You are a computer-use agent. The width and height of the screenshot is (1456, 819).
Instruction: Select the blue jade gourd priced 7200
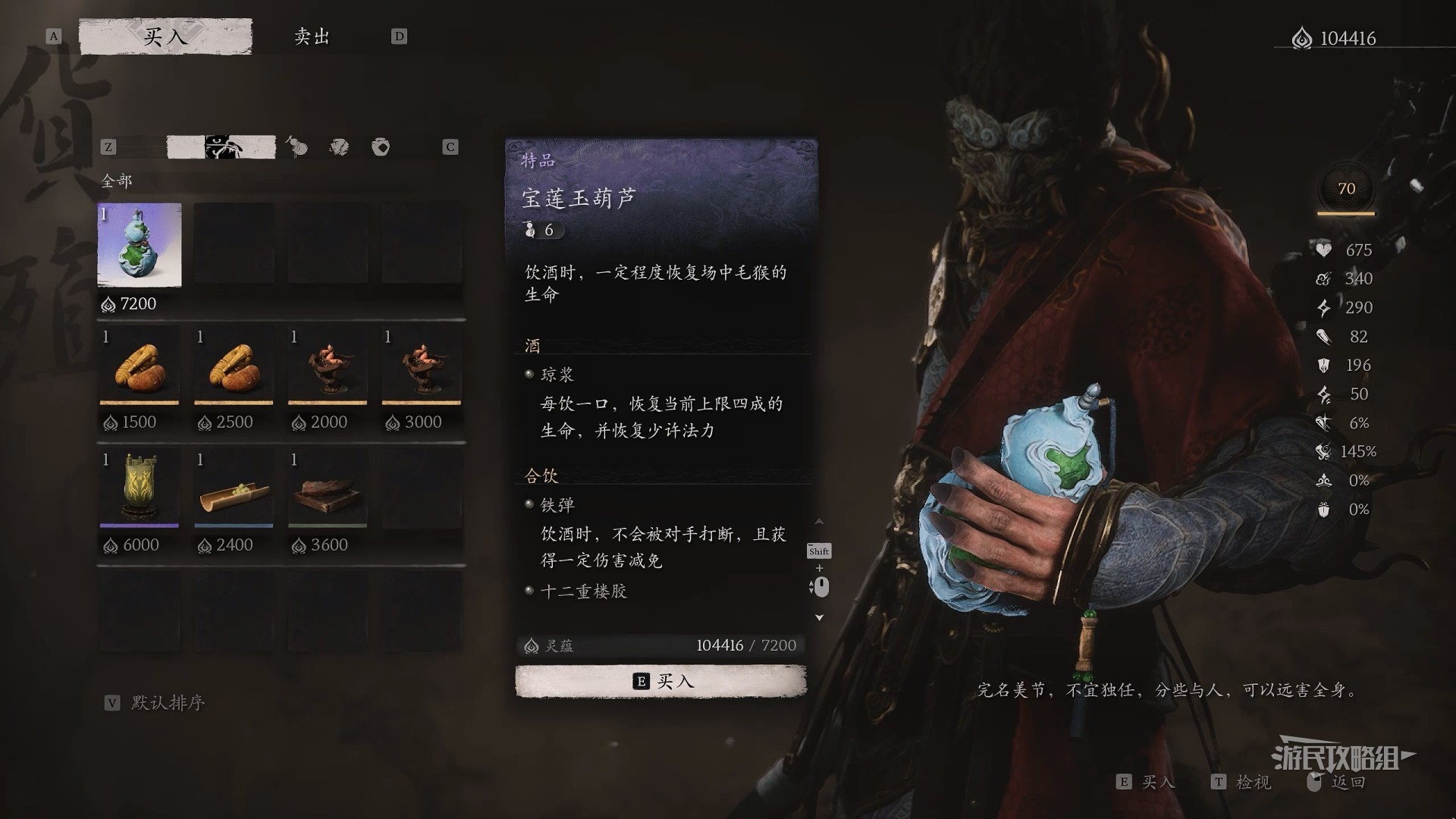click(x=140, y=245)
